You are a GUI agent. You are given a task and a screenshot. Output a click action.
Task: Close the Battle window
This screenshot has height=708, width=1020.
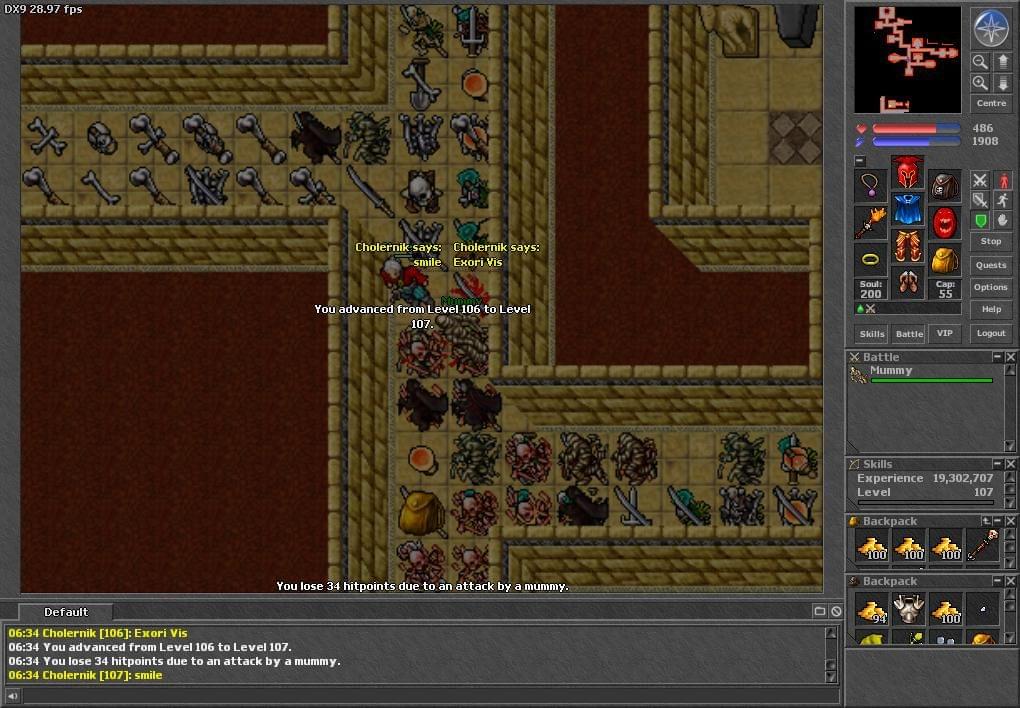[1011, 357]
